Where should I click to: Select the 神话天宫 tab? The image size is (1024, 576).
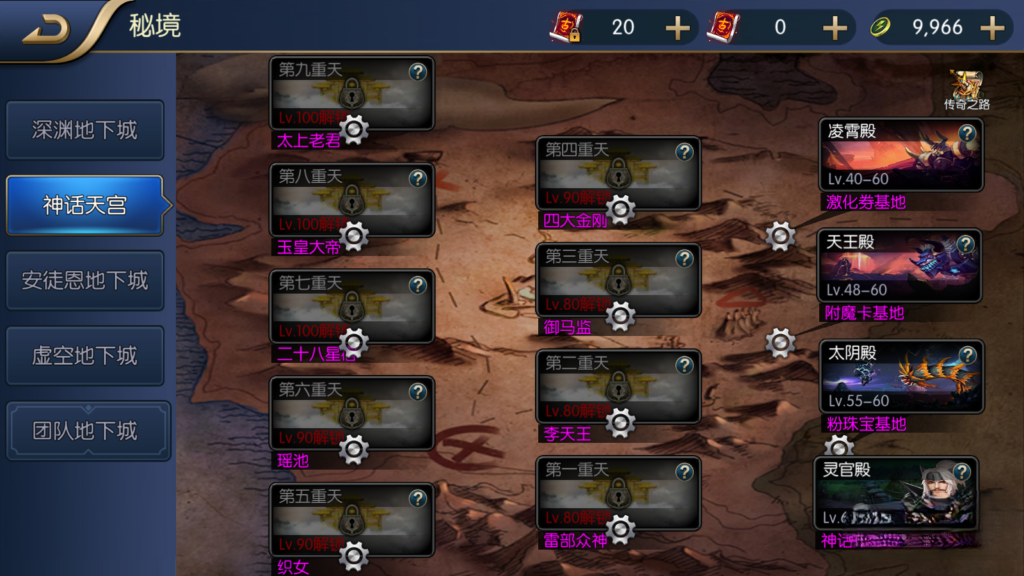[x=85, y=206]
